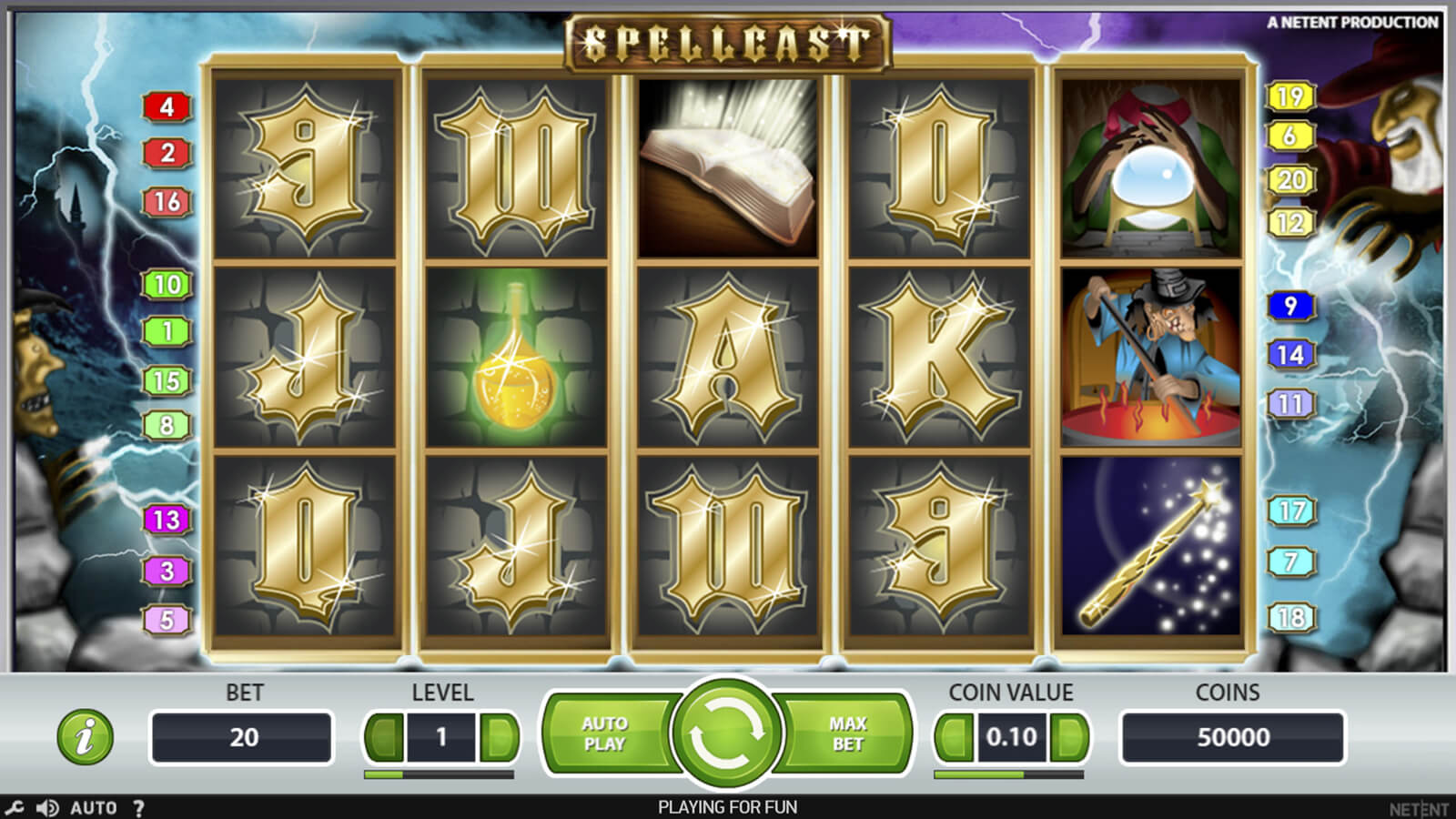1456x819 pixels.
Task: Open the green info paytable button
Action: pos(86,736)
